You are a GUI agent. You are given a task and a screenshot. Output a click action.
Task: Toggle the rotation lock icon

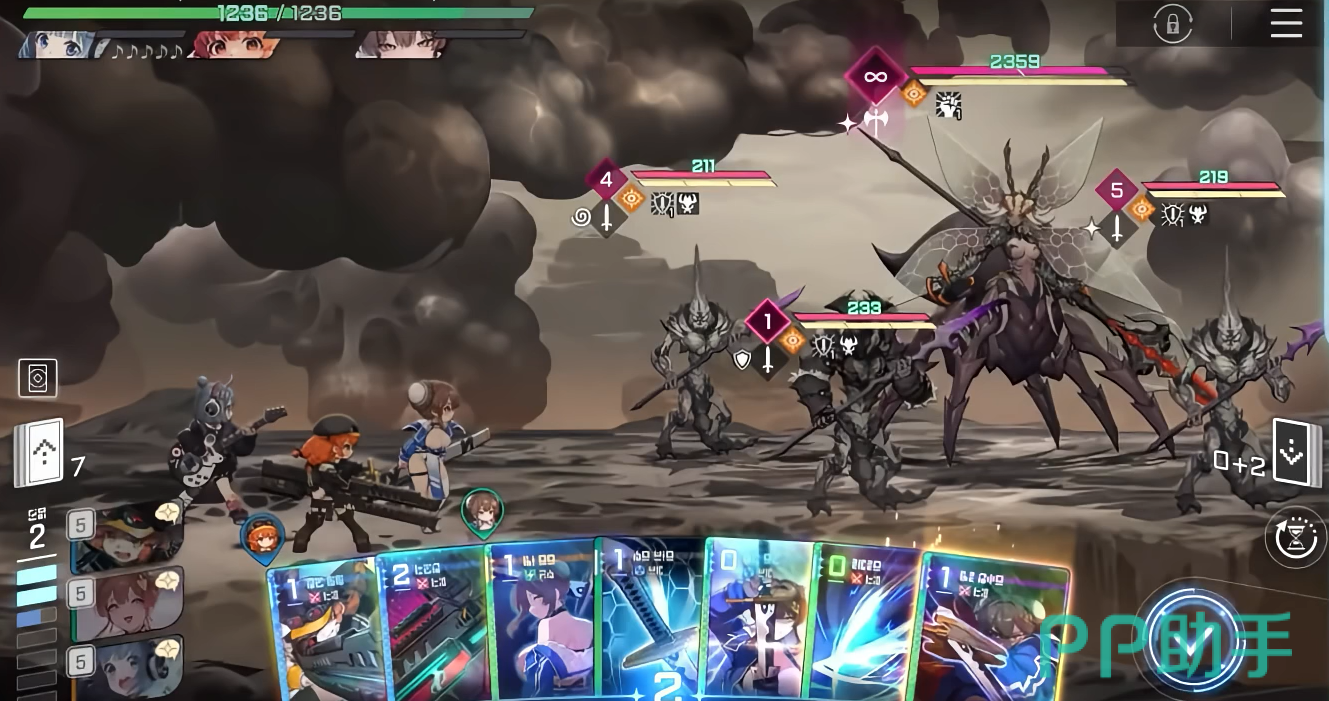1172,24
